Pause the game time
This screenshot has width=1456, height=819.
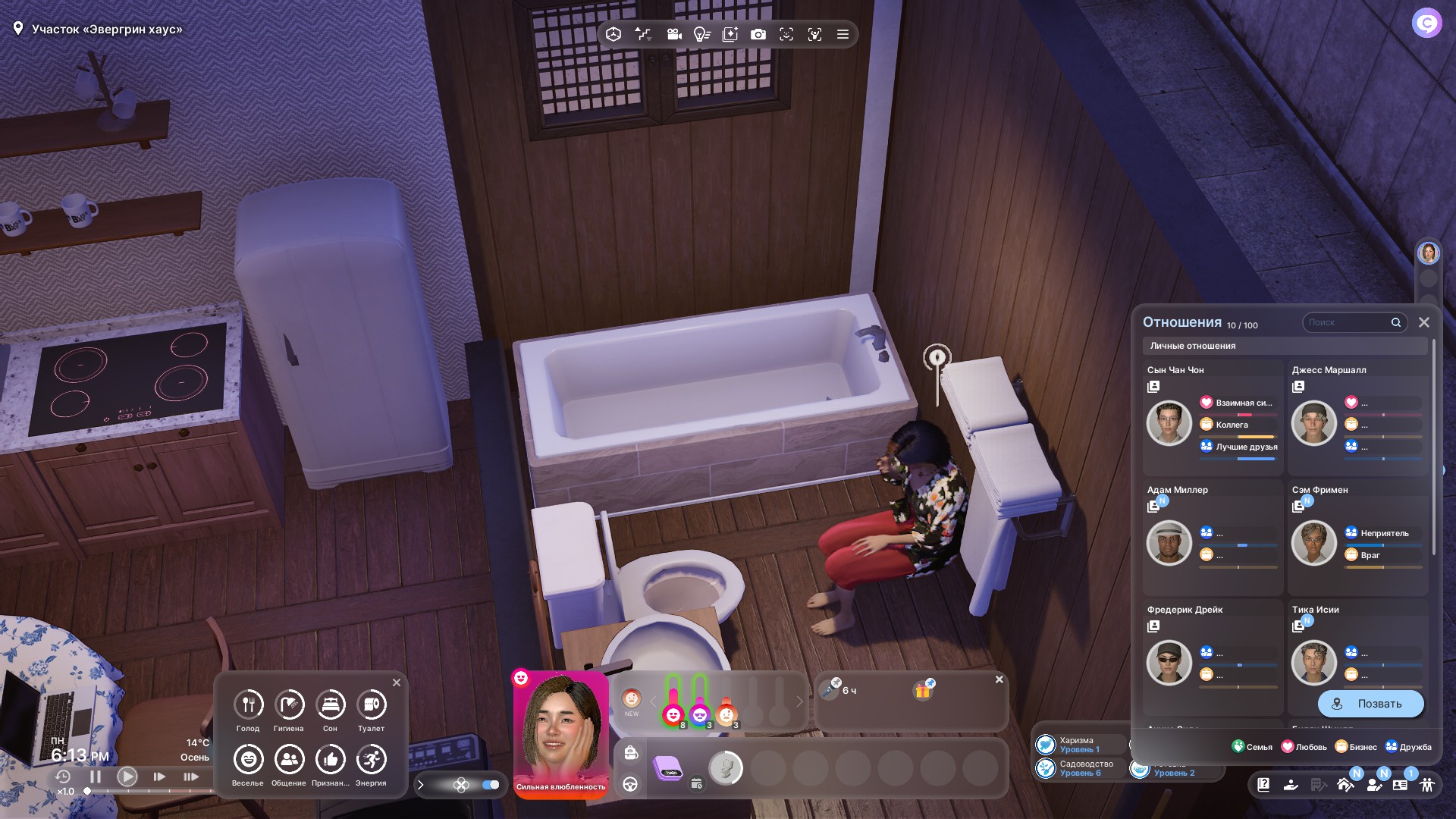click(96, 777)
